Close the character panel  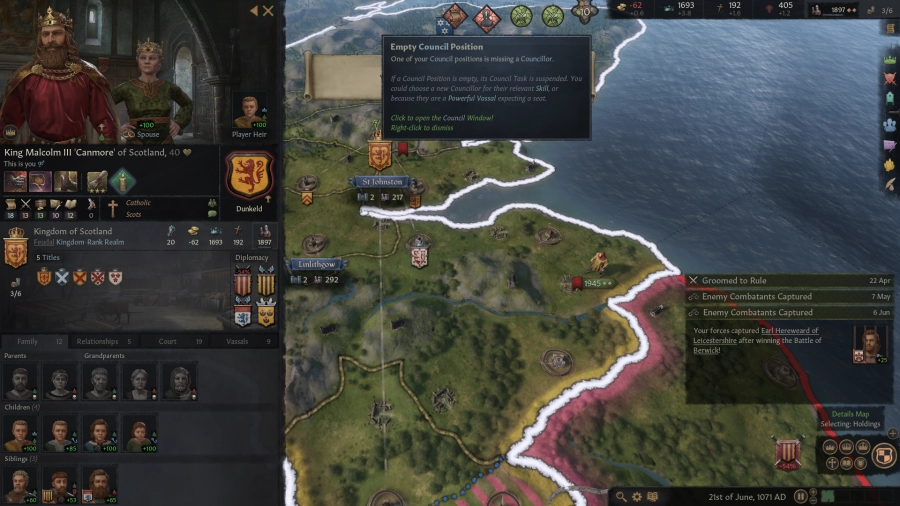[268, 11]
